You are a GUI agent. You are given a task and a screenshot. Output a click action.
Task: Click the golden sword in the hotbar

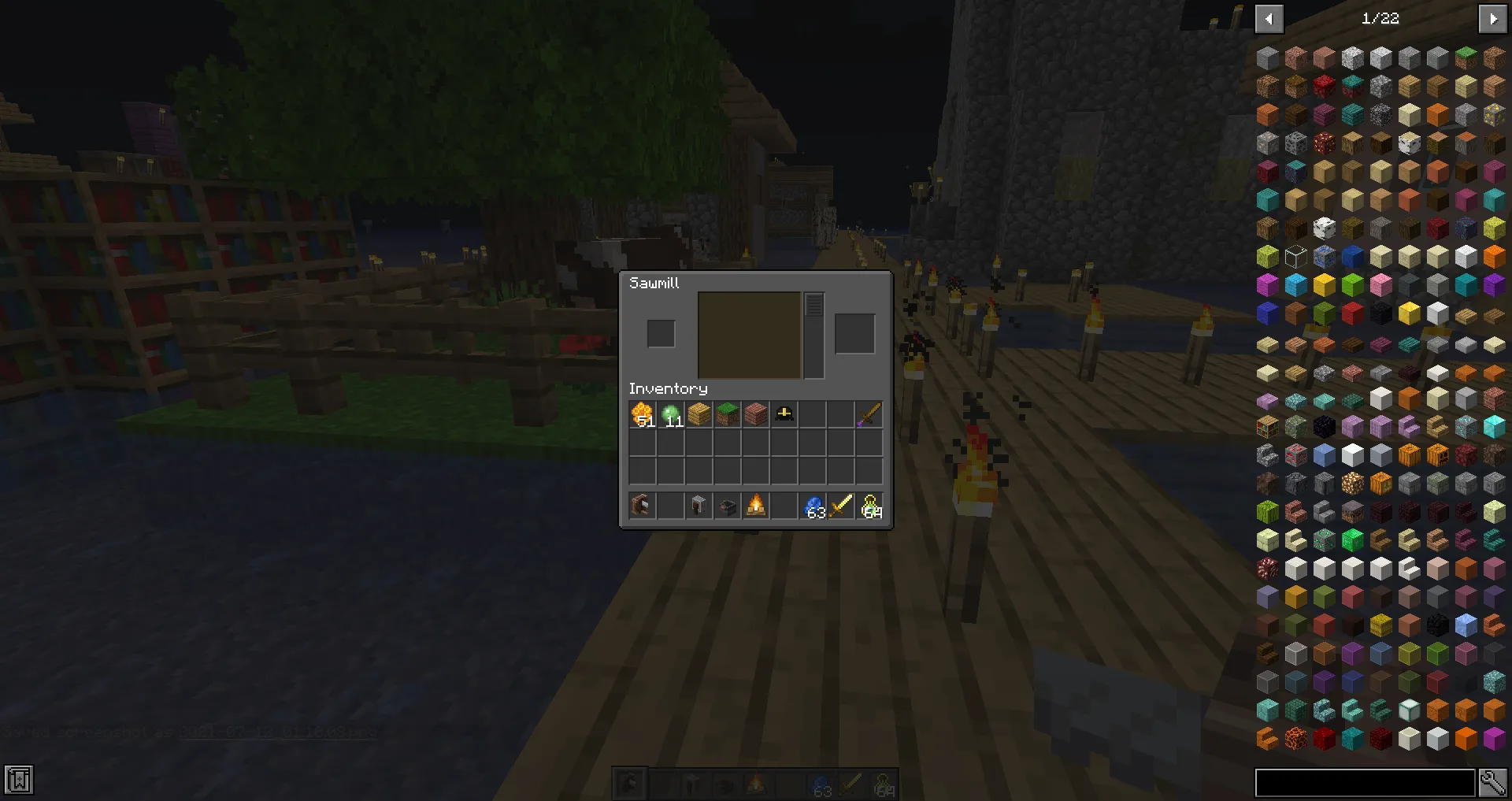[x=840, y=506]
